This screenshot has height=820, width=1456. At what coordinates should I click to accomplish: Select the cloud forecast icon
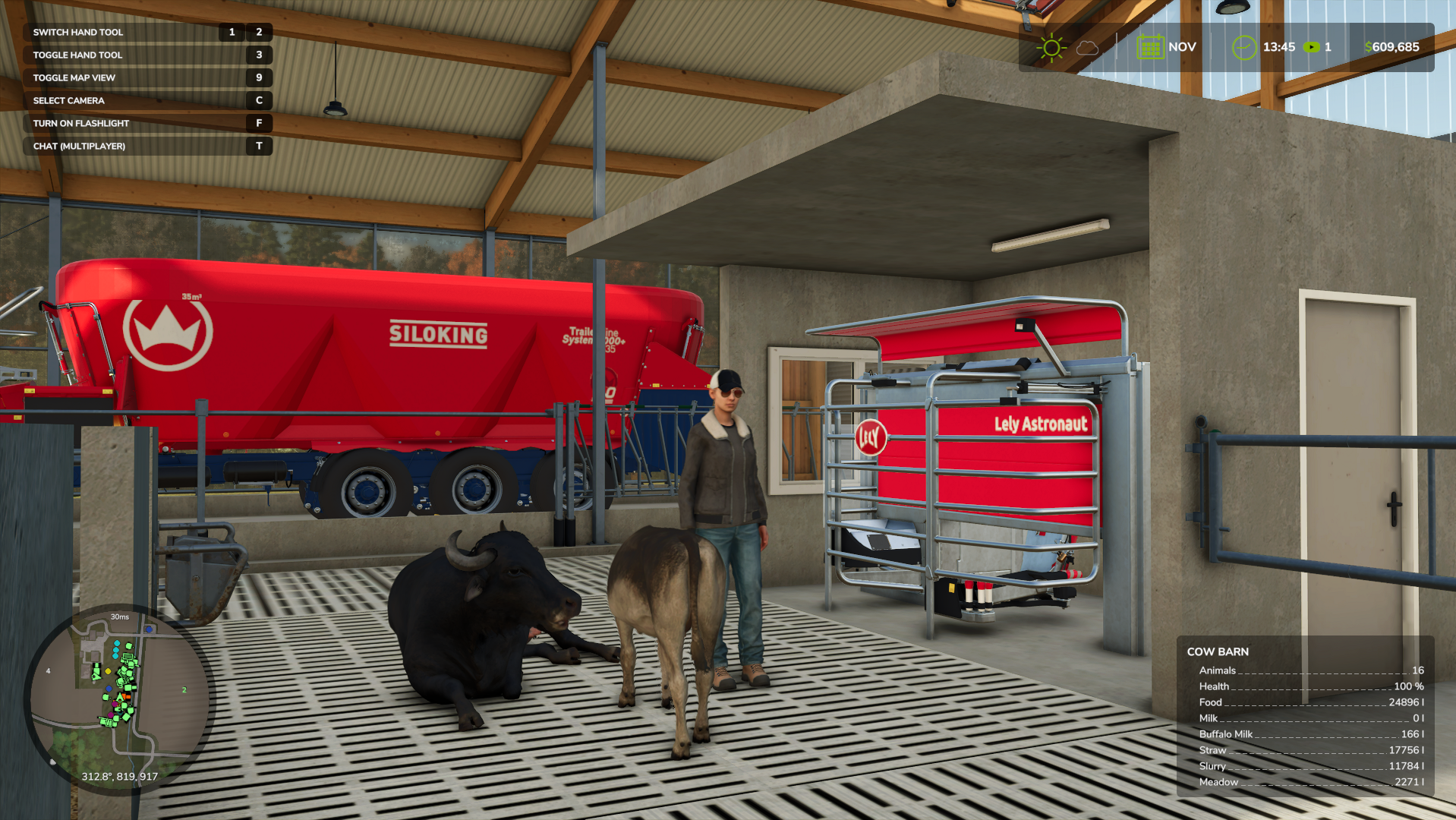coord(1087,48)
